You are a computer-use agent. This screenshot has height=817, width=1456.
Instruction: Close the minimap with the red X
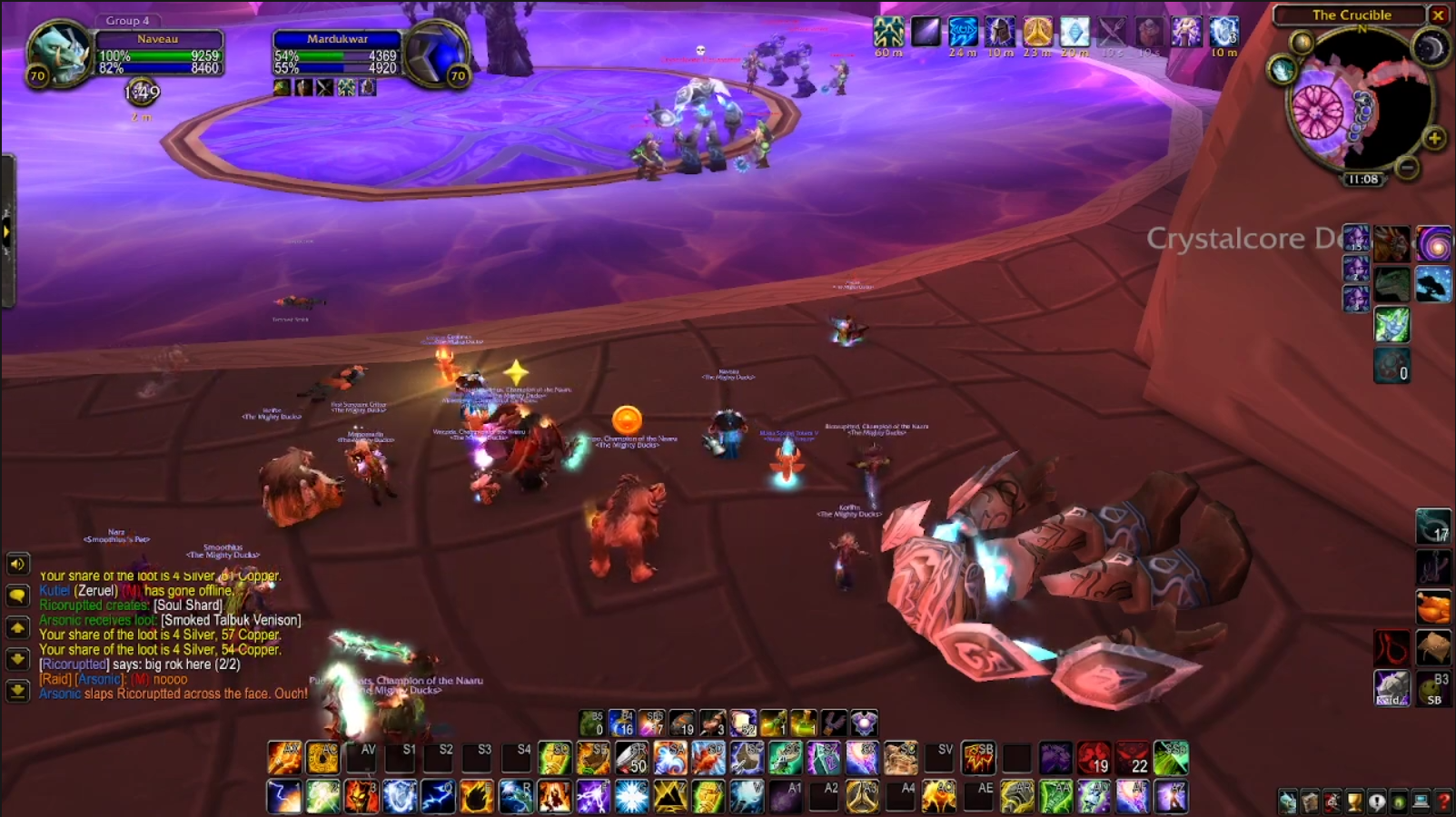[x=1439, y=15]
